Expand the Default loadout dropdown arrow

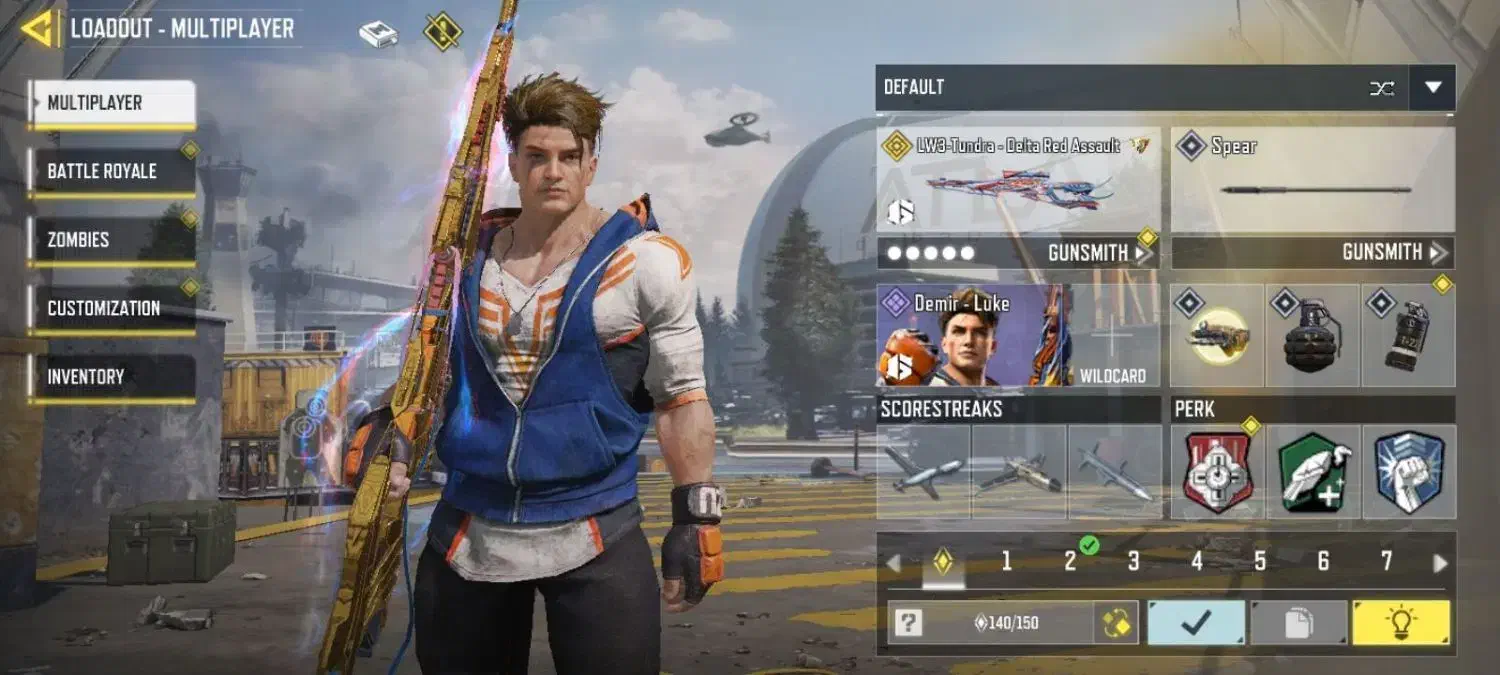tap(1432, 88)
